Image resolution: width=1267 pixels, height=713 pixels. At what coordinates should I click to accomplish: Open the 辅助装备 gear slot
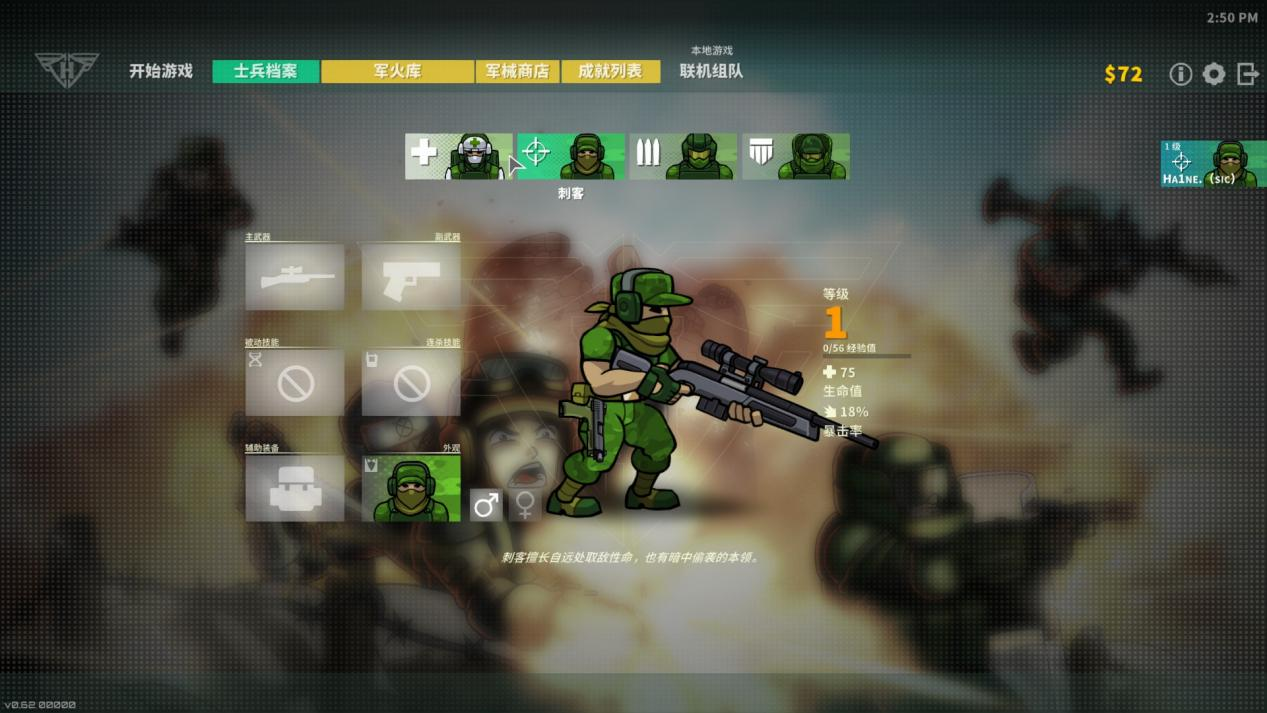click(295, 488)
